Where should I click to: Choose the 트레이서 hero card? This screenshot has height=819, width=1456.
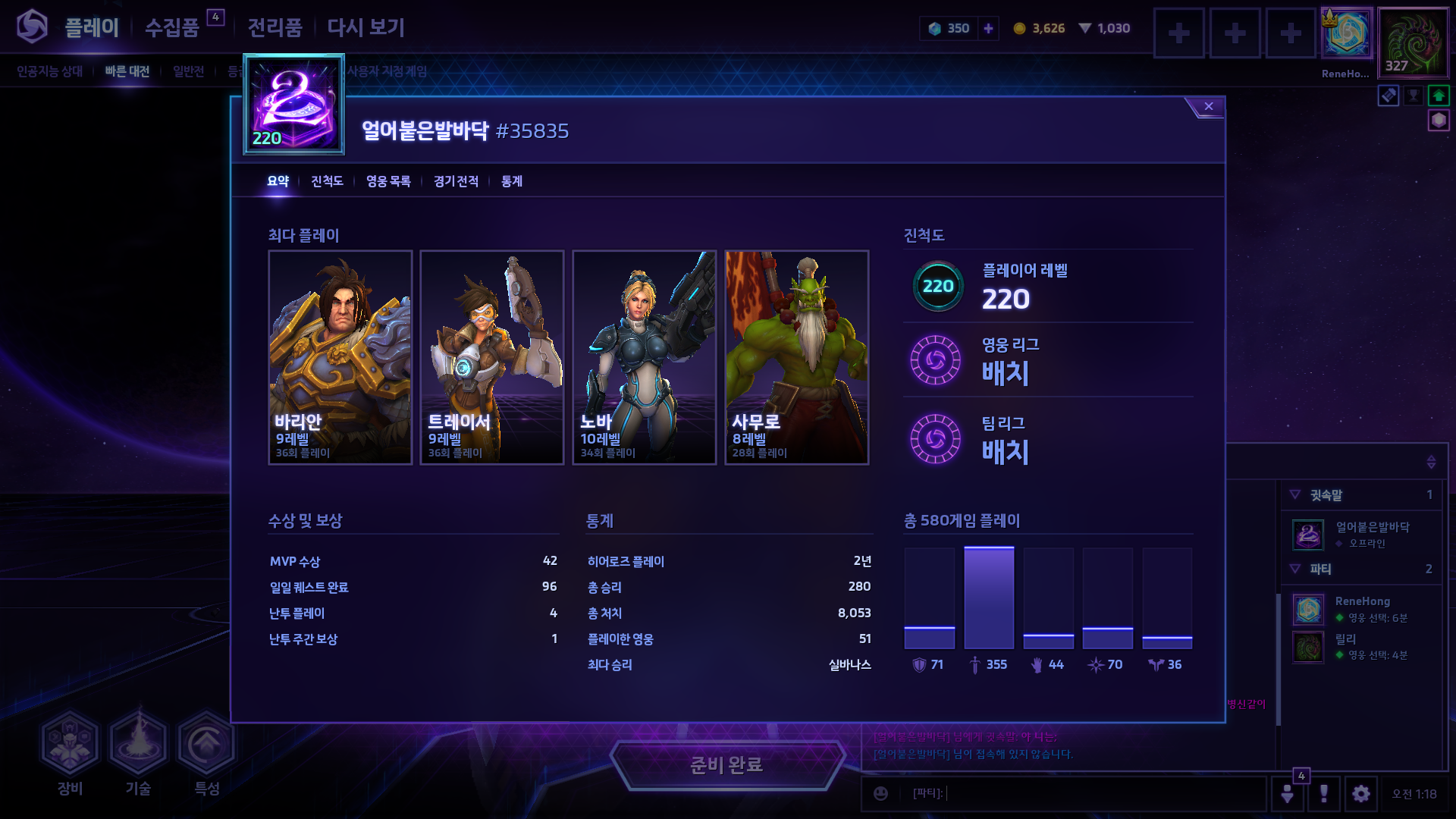point(492,357)
